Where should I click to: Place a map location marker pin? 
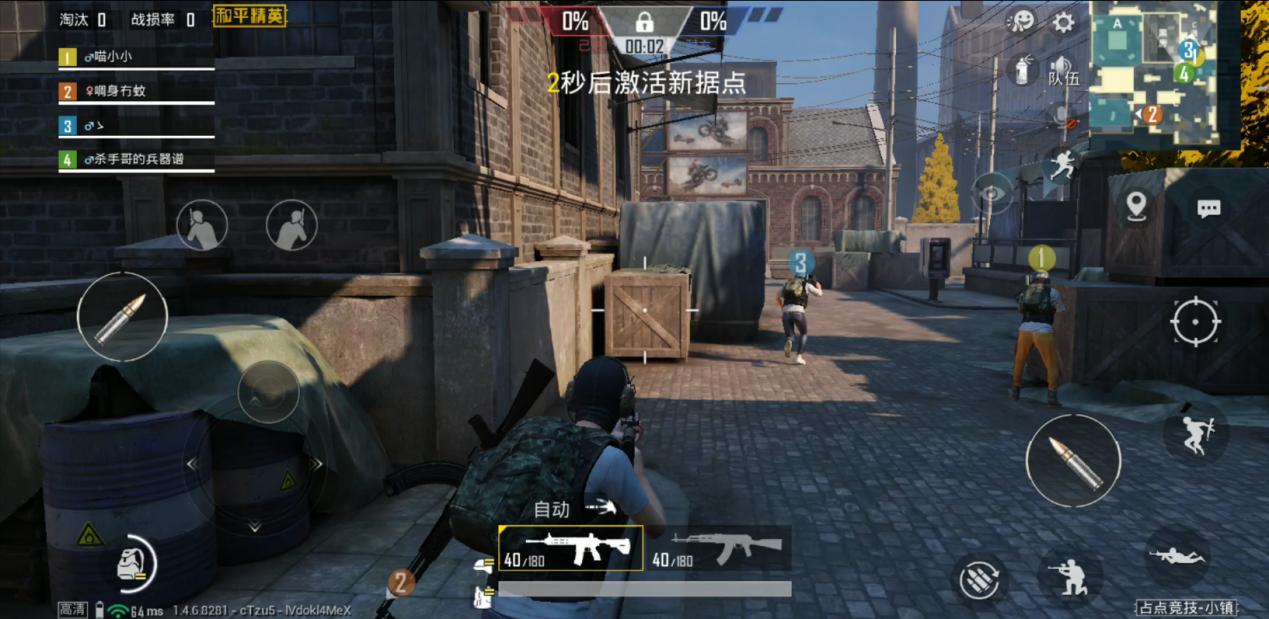point(1136,206)
